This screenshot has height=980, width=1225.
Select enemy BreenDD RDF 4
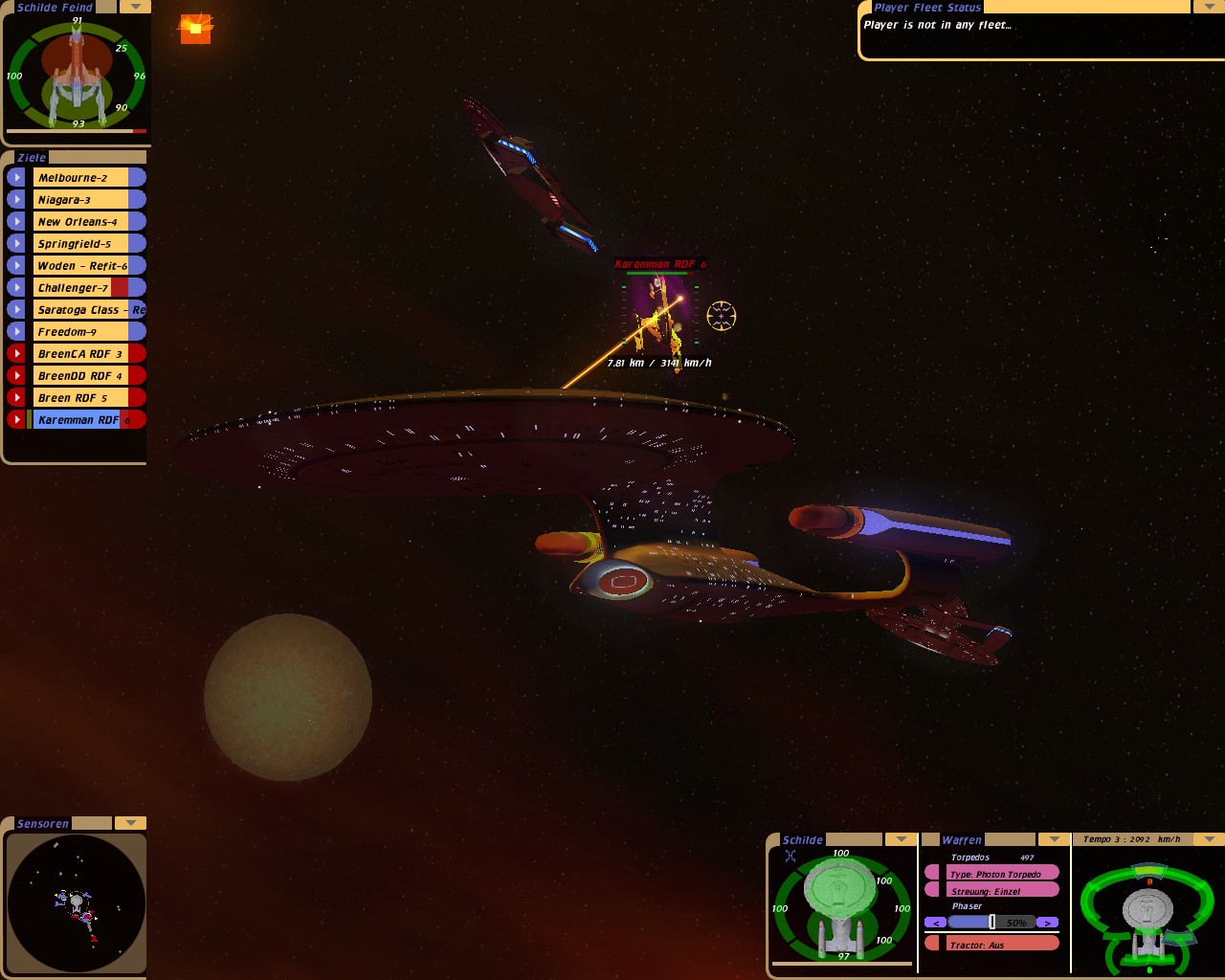[x=81, y=376]
